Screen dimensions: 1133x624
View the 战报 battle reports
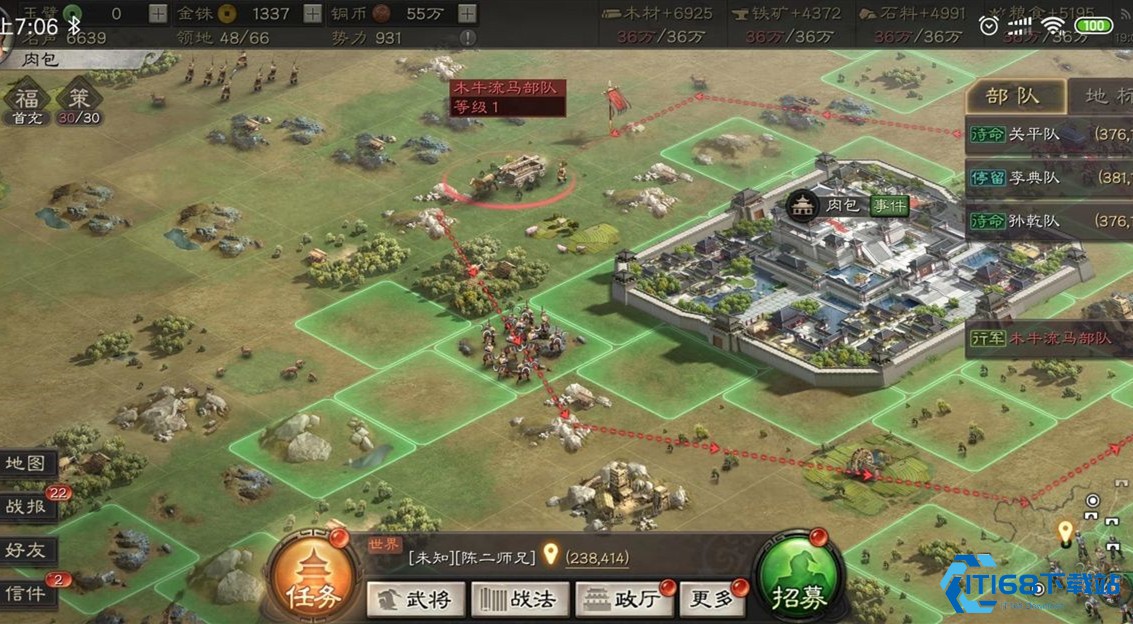[27, 507]
